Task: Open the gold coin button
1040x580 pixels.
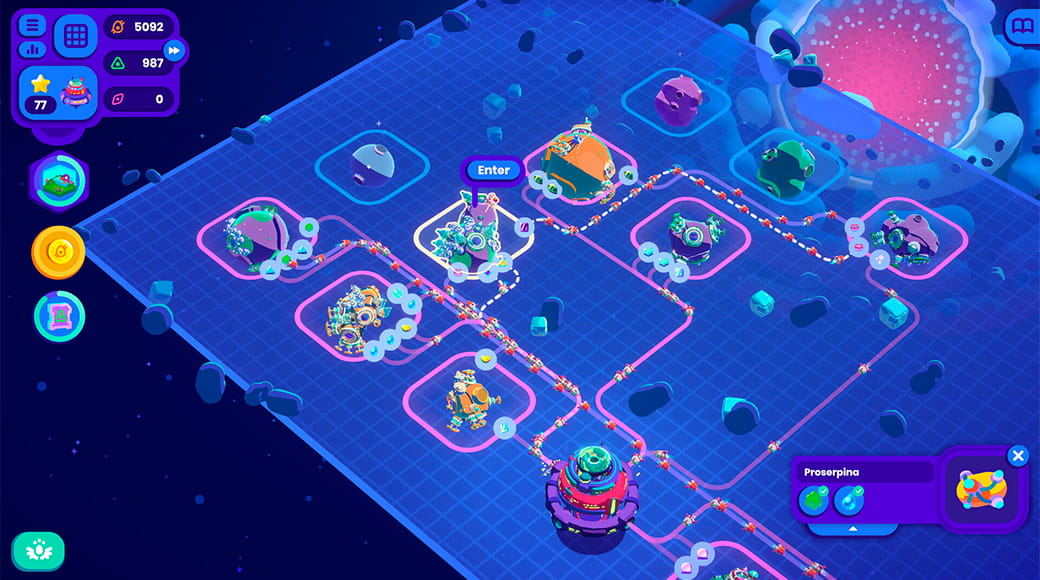Action: (59, 251)
